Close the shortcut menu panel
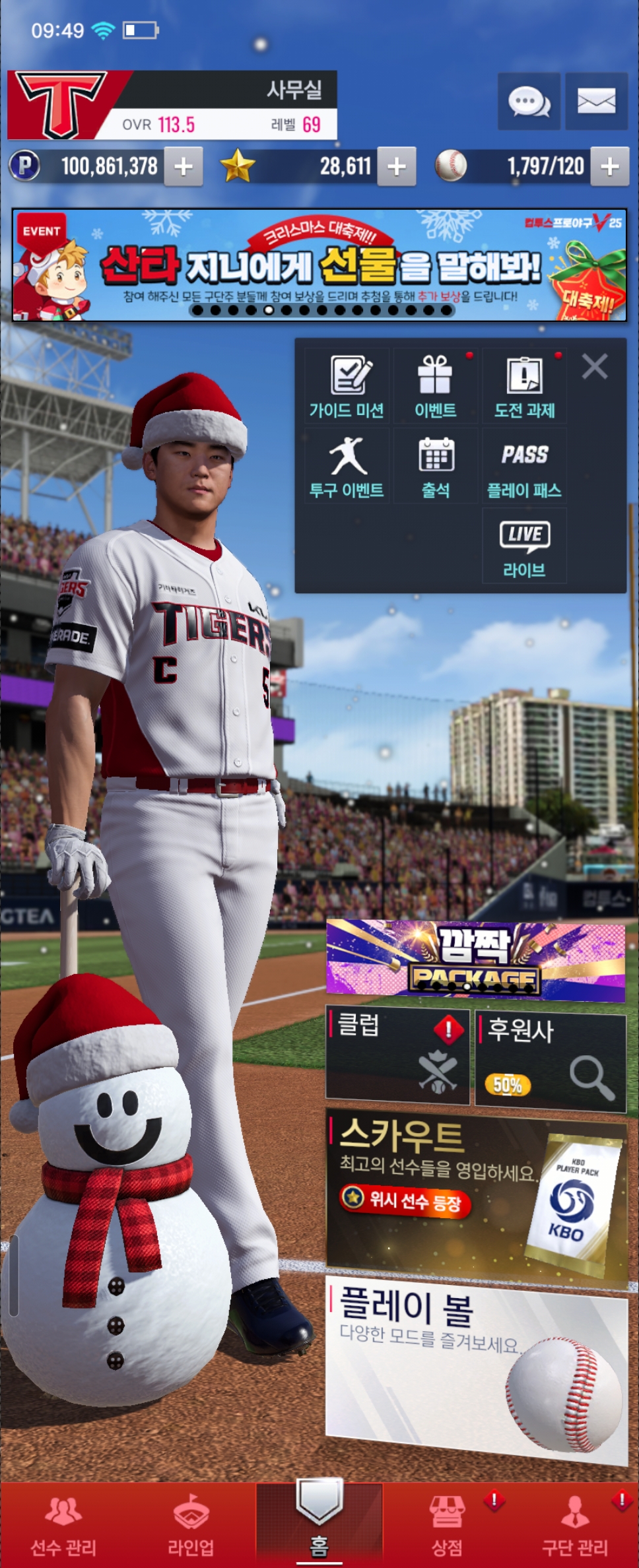The image size is (639, 1568). click(595, 366)
